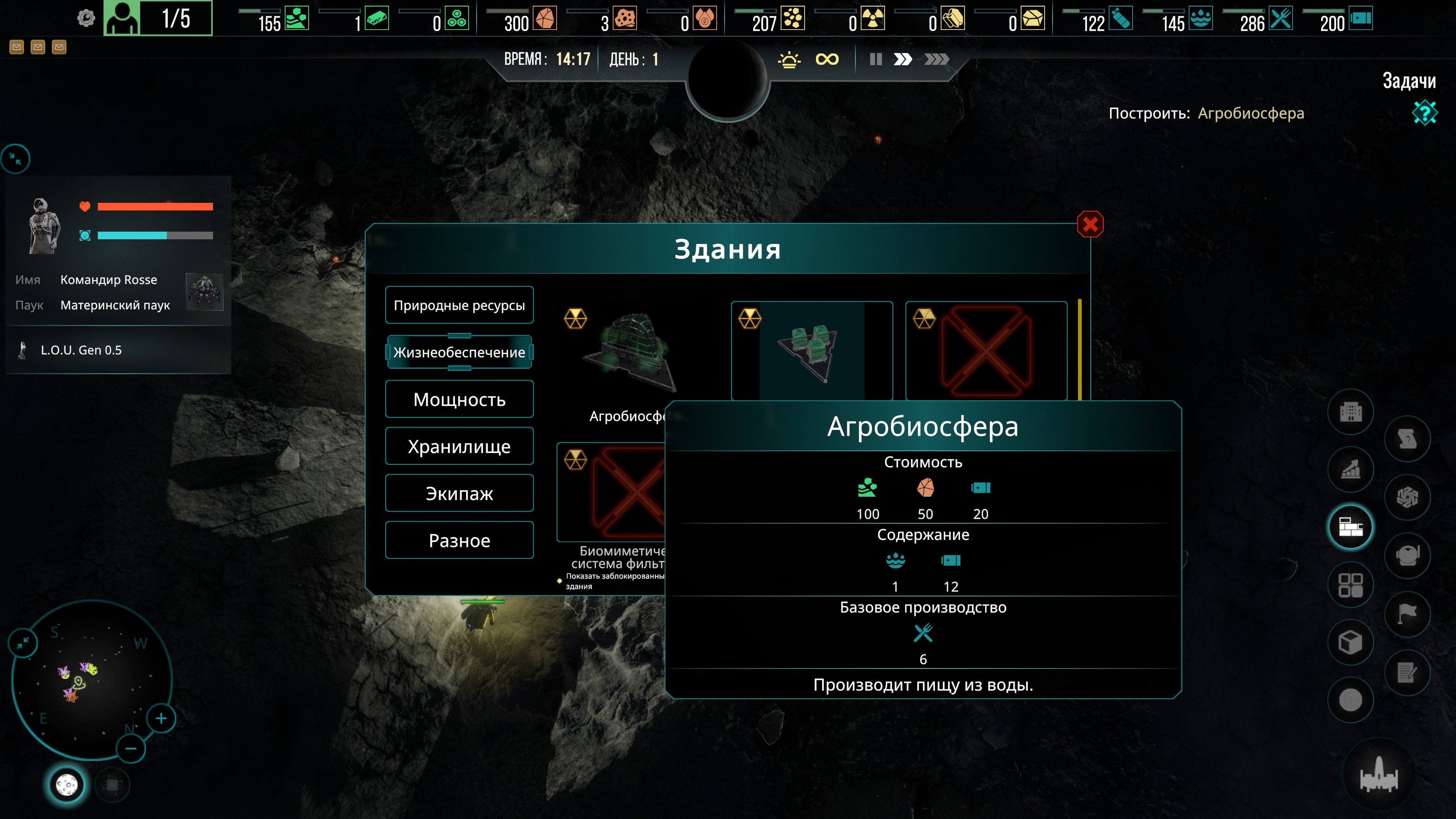The height and width of the screenshot is (819, 1456).
Task: Click the spaceship icon button
Action: (1379, 775)
